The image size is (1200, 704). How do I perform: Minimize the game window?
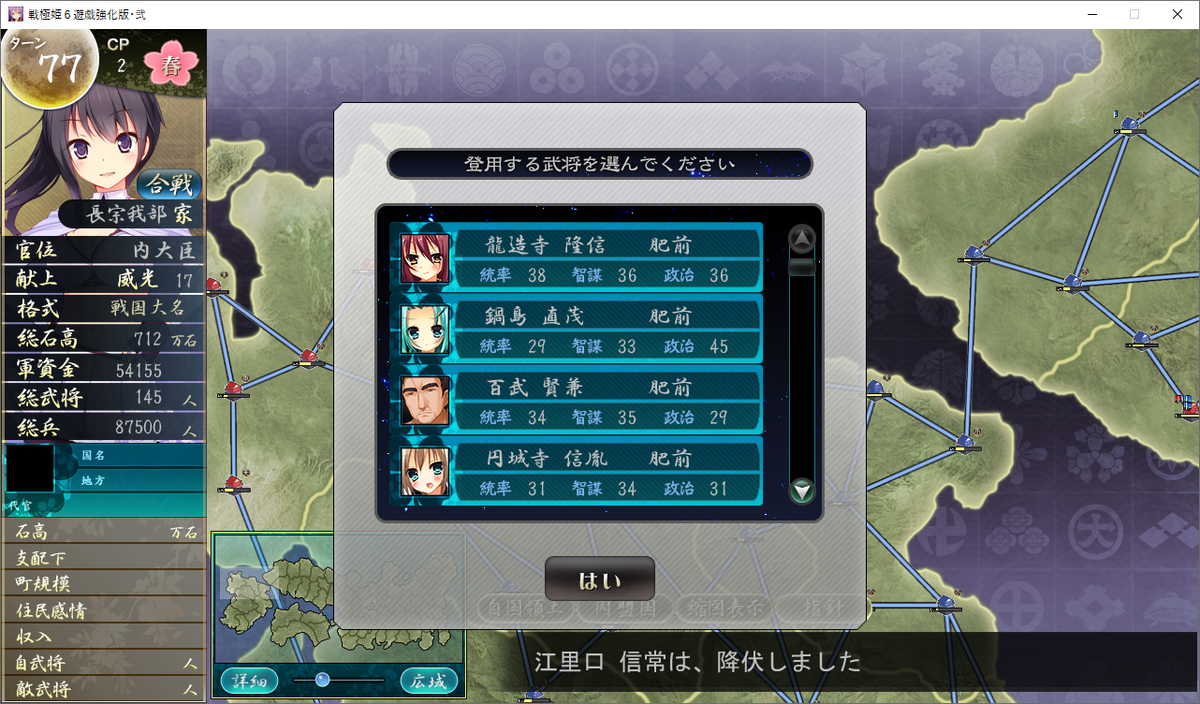tap(1089, 14)
